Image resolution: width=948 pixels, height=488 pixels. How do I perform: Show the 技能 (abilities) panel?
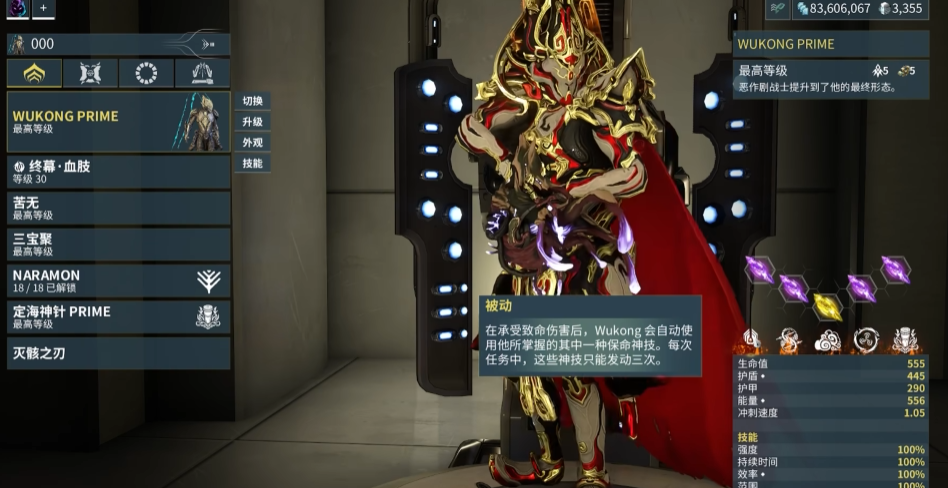point(252,163)
